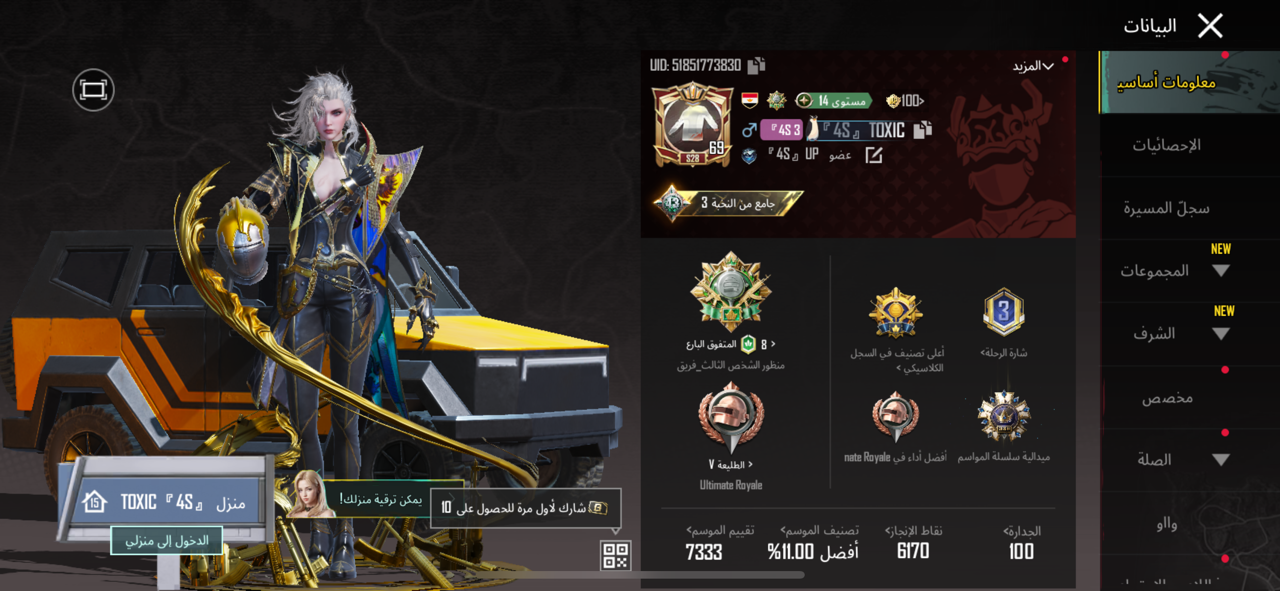Open the season series medal
The image size is (1280, 591).
[1003, 416]
